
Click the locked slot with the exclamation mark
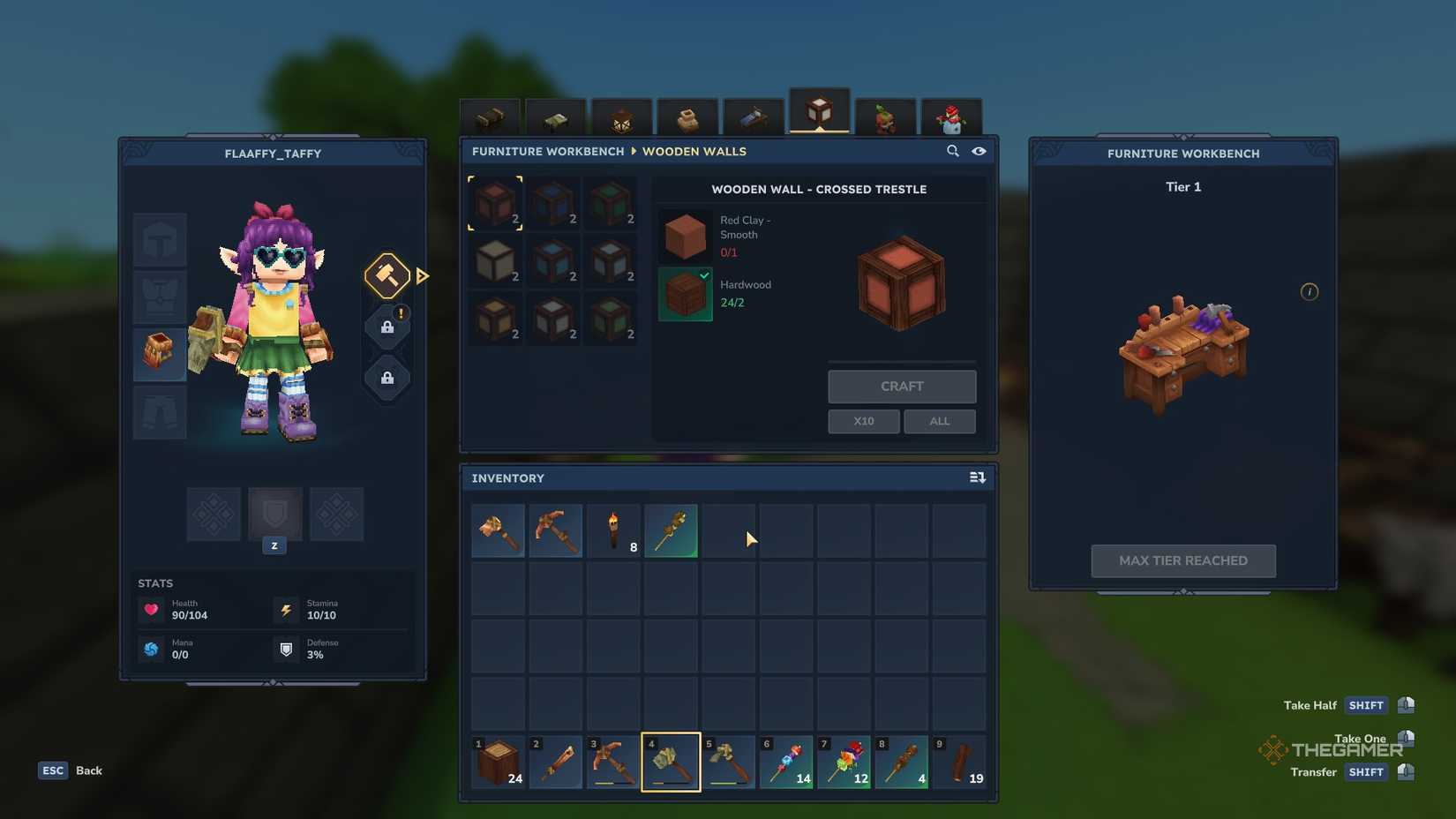[386, 326]
